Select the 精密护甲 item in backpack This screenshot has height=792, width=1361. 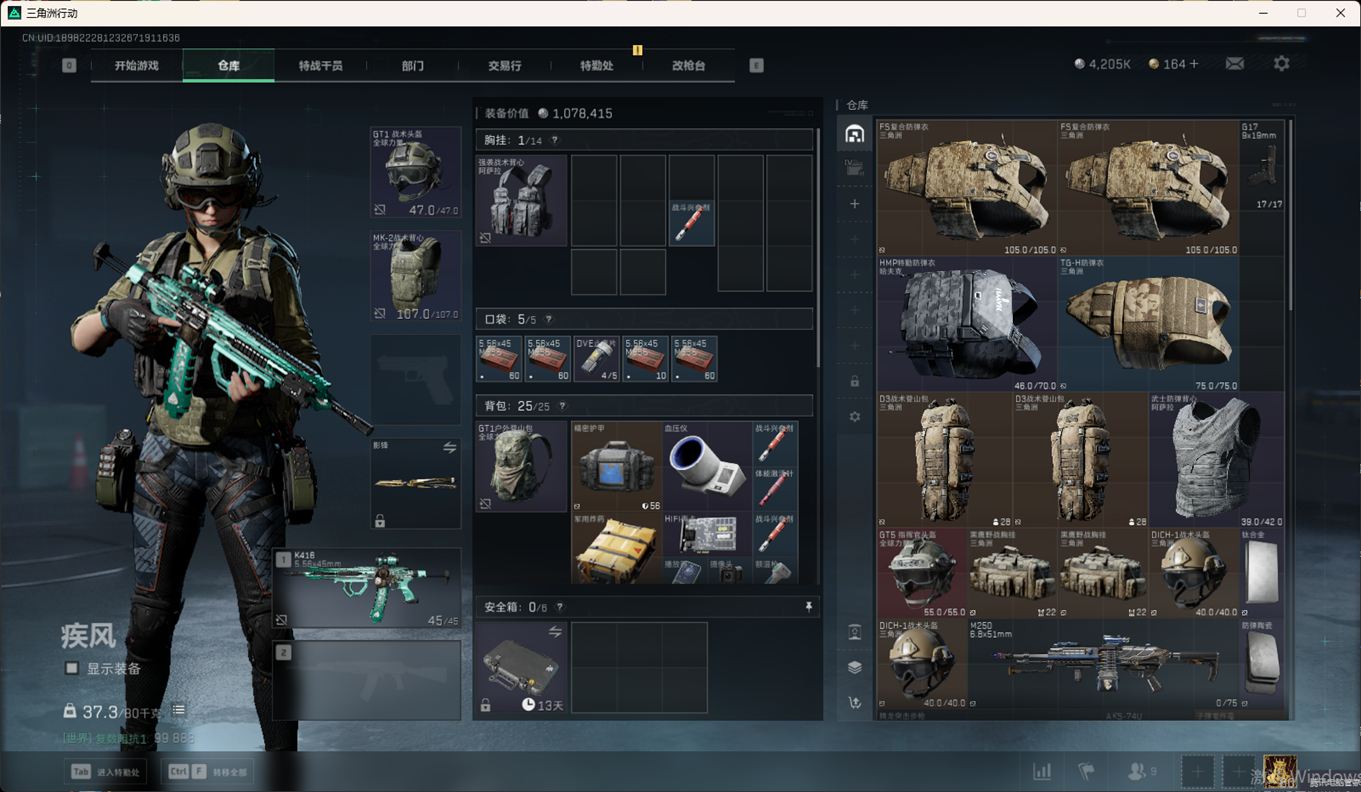[616, 466]
